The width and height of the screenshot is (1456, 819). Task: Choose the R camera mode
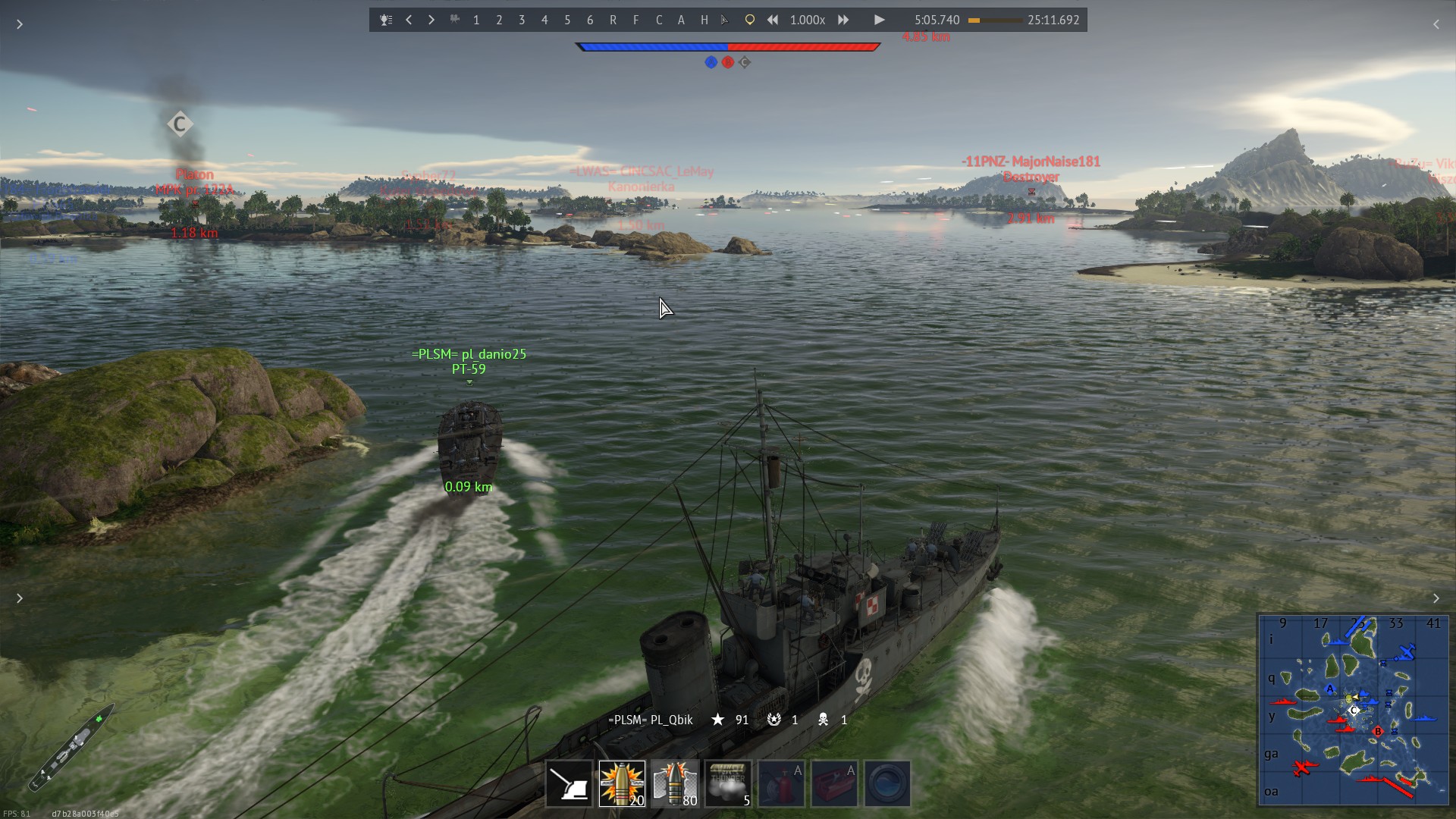point(613,20)
